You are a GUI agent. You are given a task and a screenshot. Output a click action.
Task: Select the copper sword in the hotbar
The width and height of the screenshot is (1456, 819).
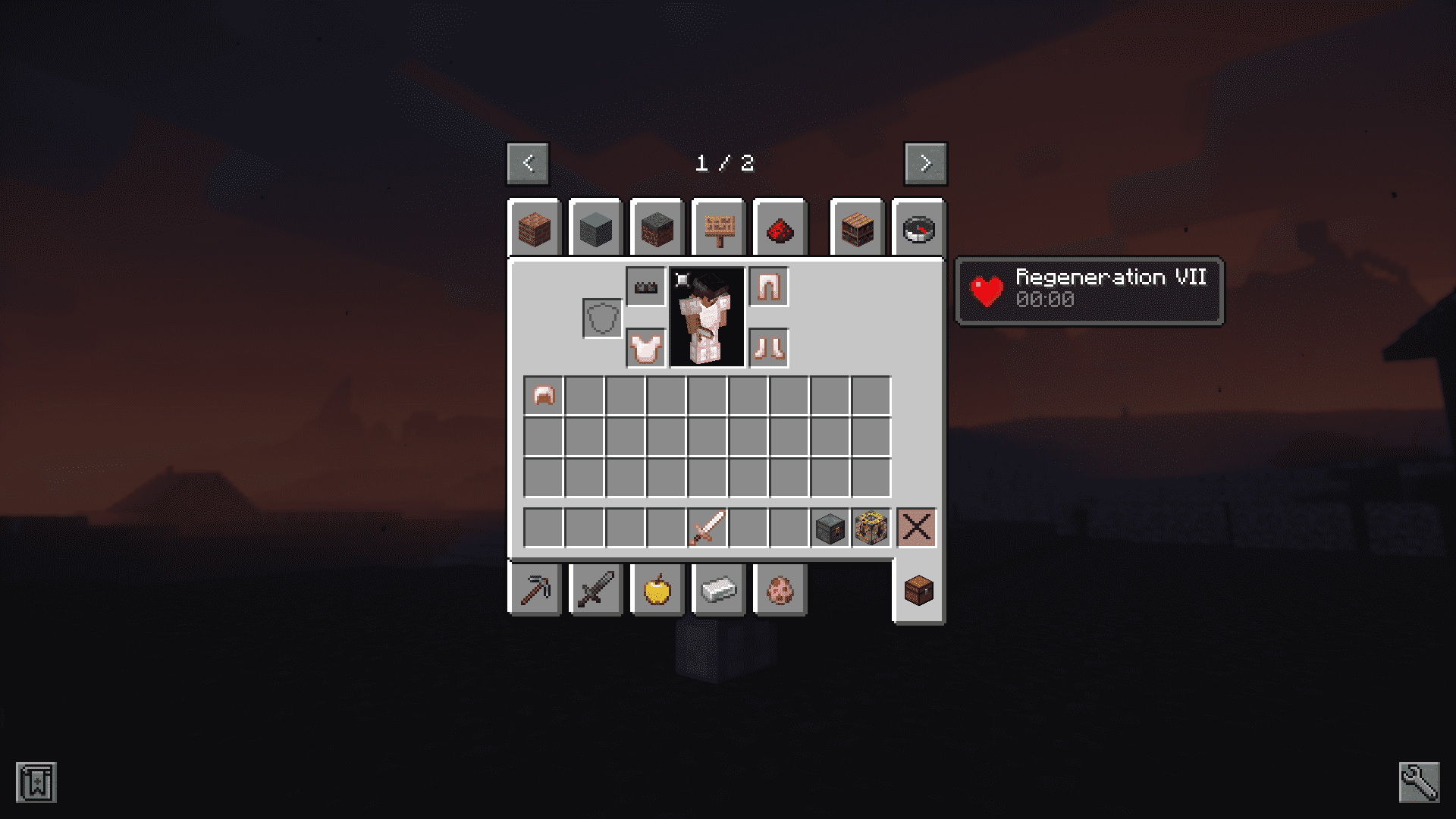click(706, 529)
